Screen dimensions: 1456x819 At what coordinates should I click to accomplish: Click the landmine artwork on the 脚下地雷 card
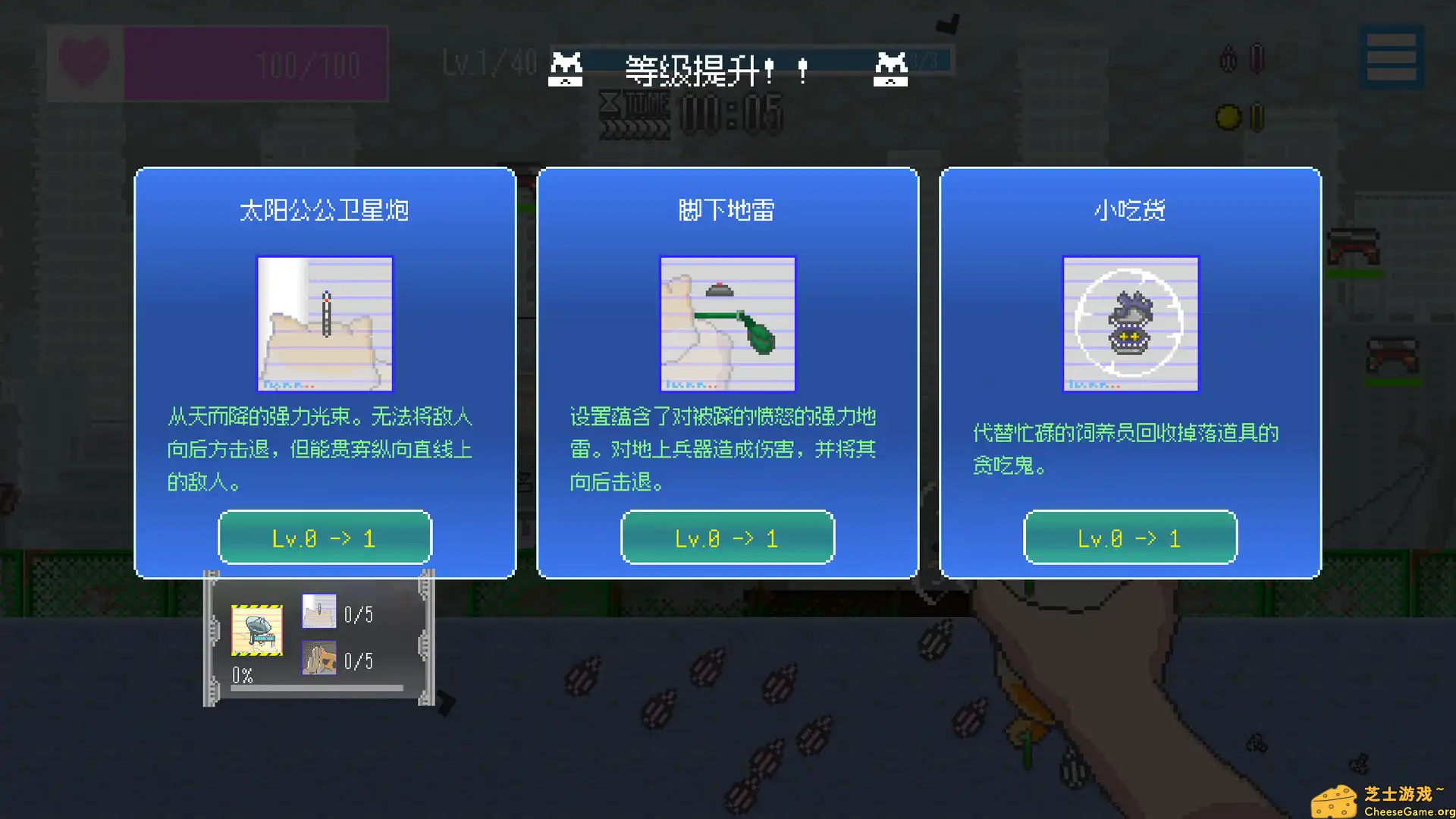727,325
